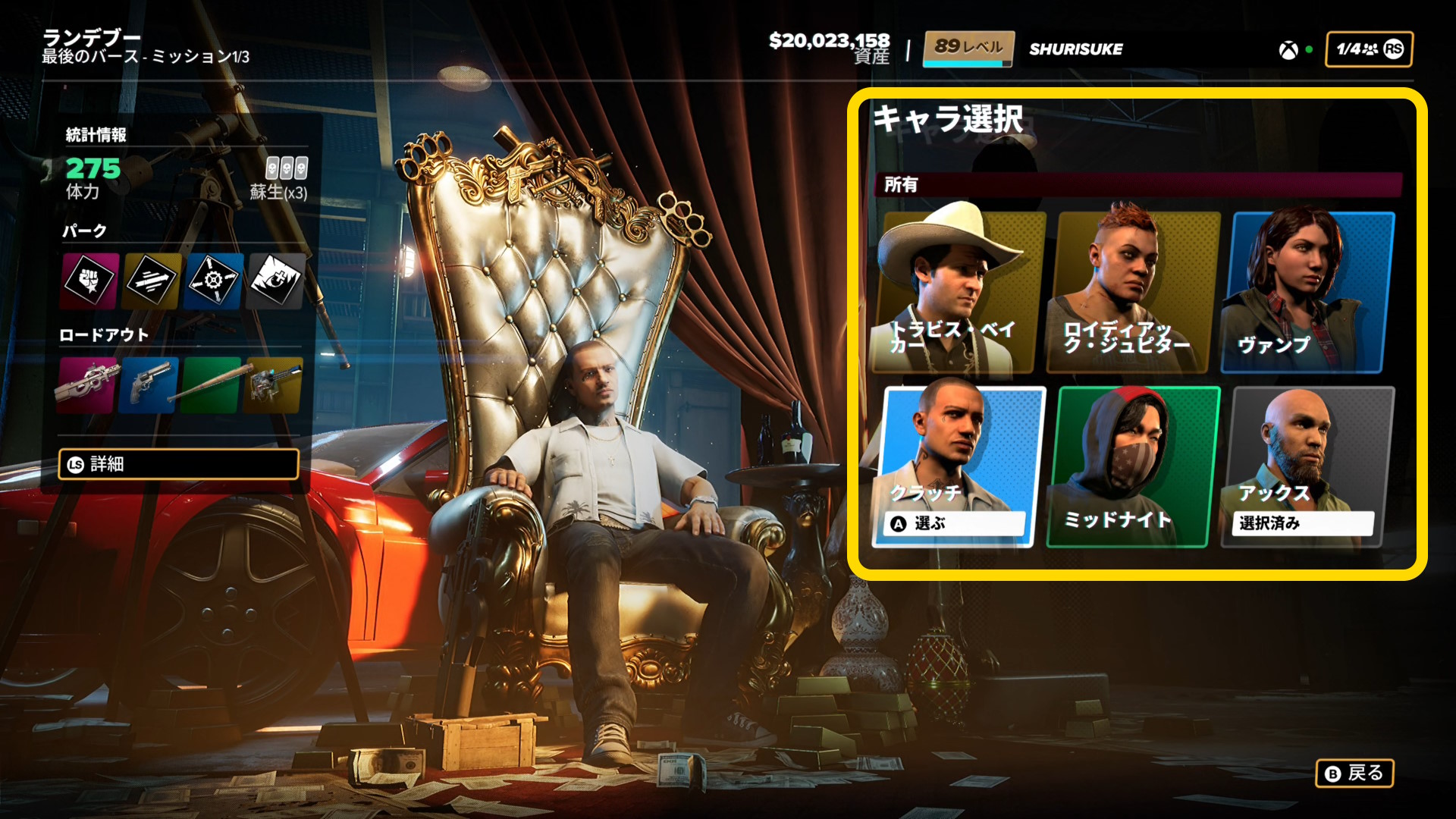Click the 89 level badge
1456x819 pixels.
[968, 49]
